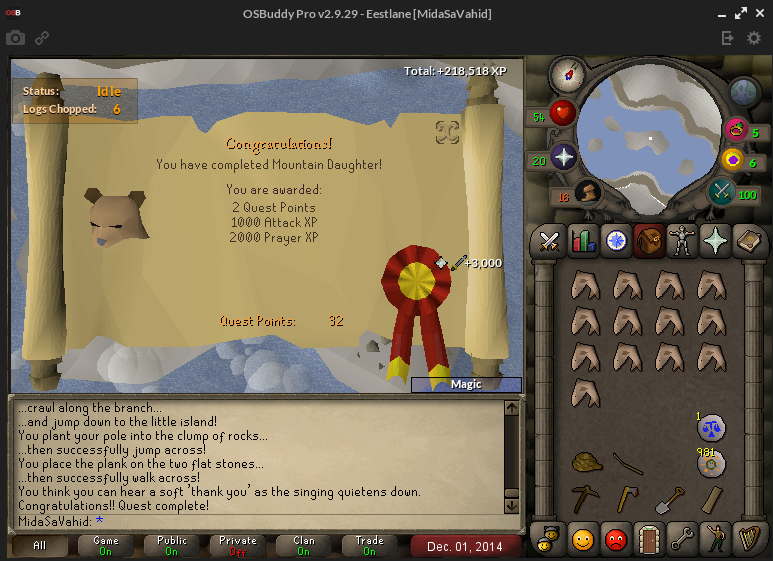773x561 pixels.
Task: Choose the plank in the inventory
Action: coord(711,497)
